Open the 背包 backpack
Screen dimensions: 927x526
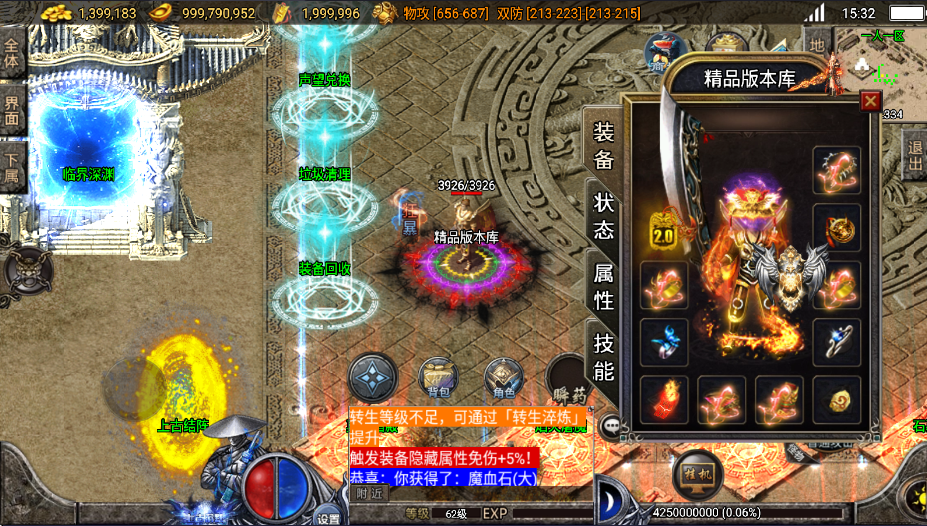point(439,377)
